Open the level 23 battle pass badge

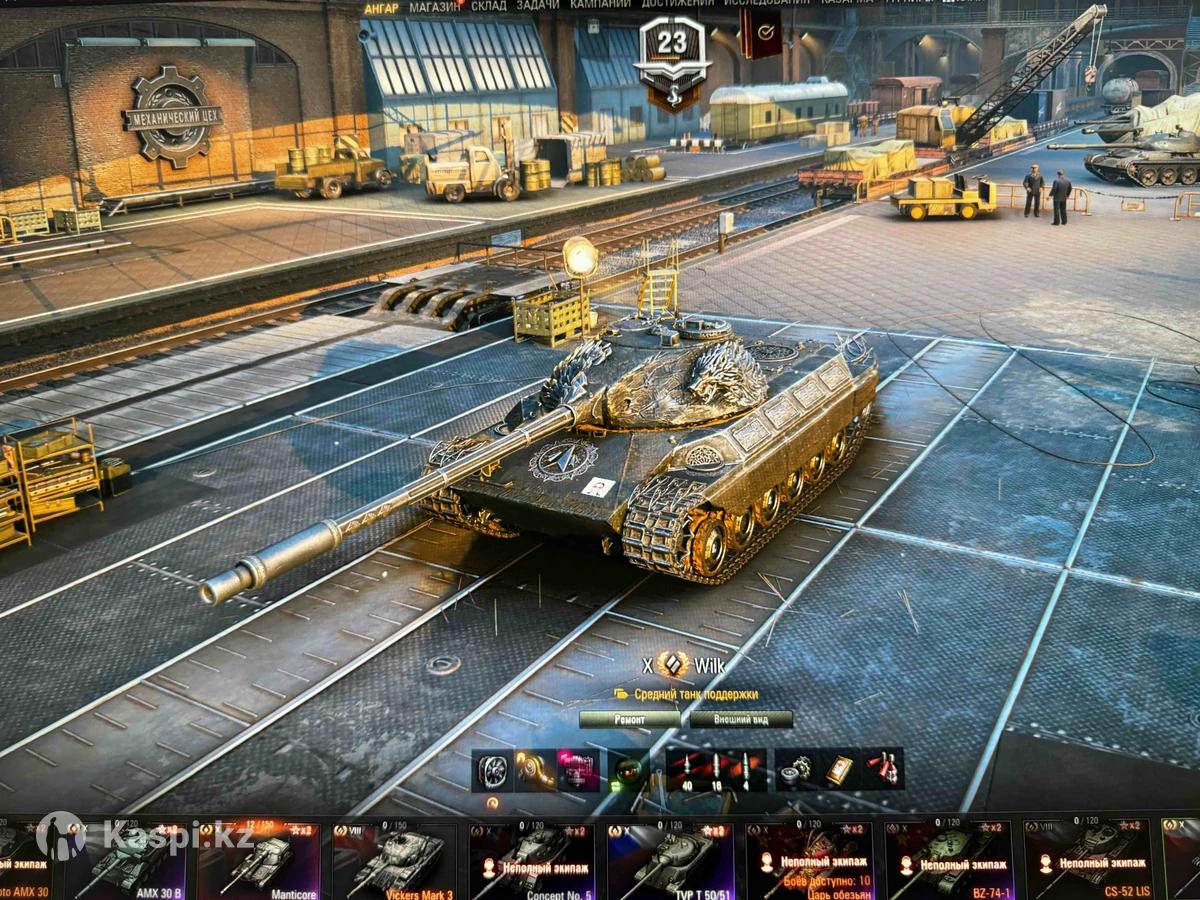672,60
